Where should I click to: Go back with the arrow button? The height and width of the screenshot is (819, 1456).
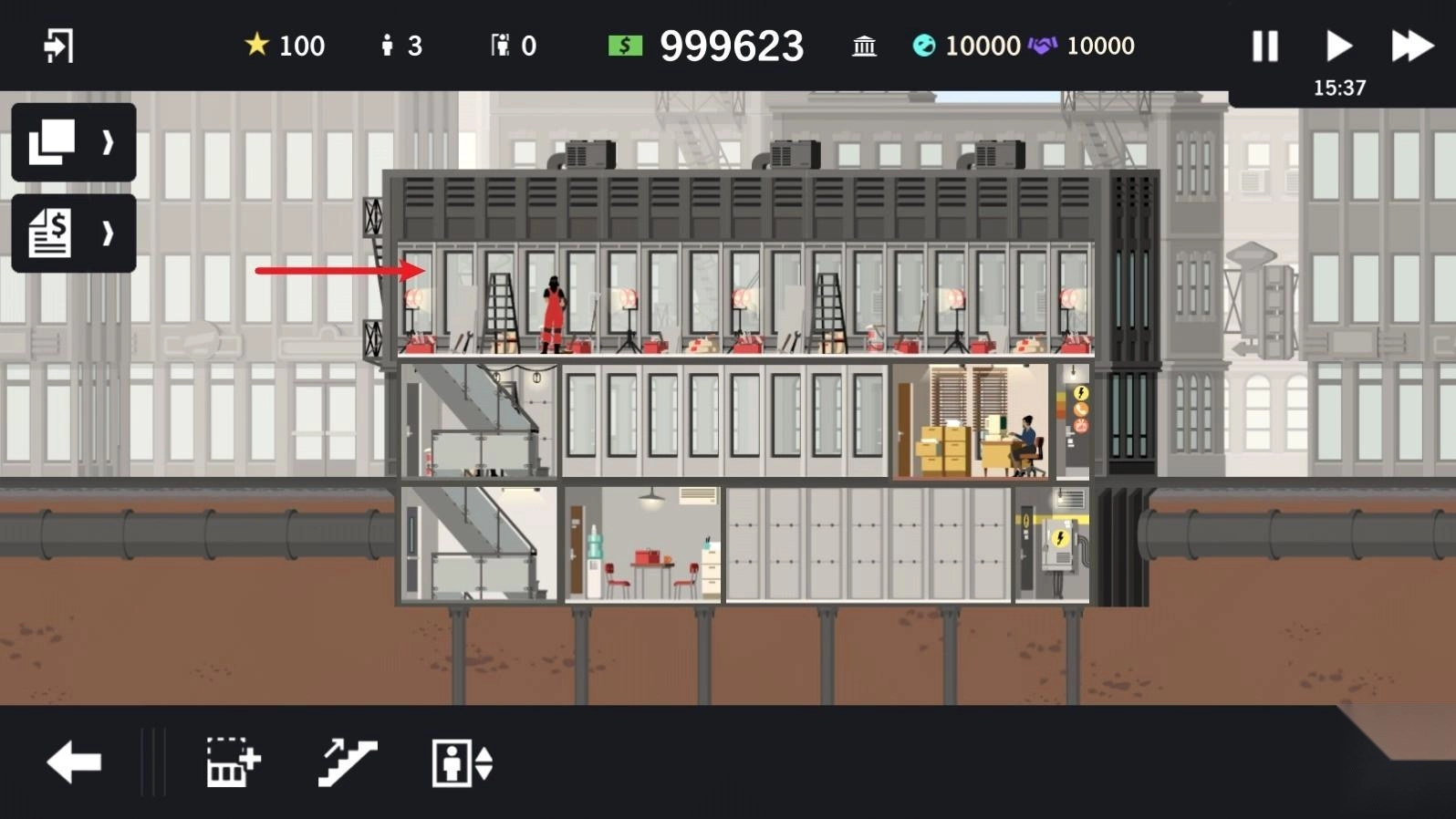74,762
